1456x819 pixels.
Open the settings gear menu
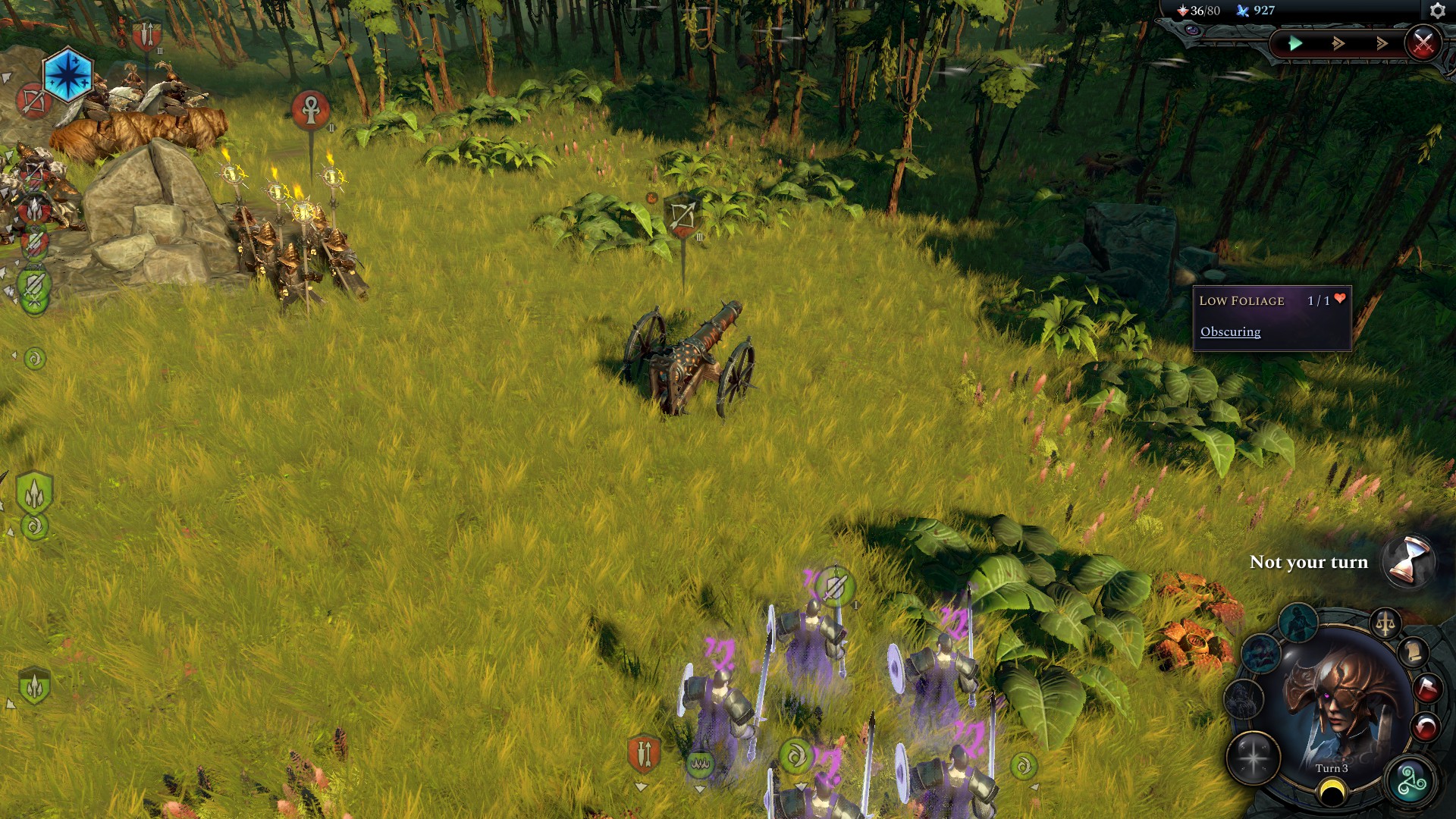click(x=1437, y=10)
